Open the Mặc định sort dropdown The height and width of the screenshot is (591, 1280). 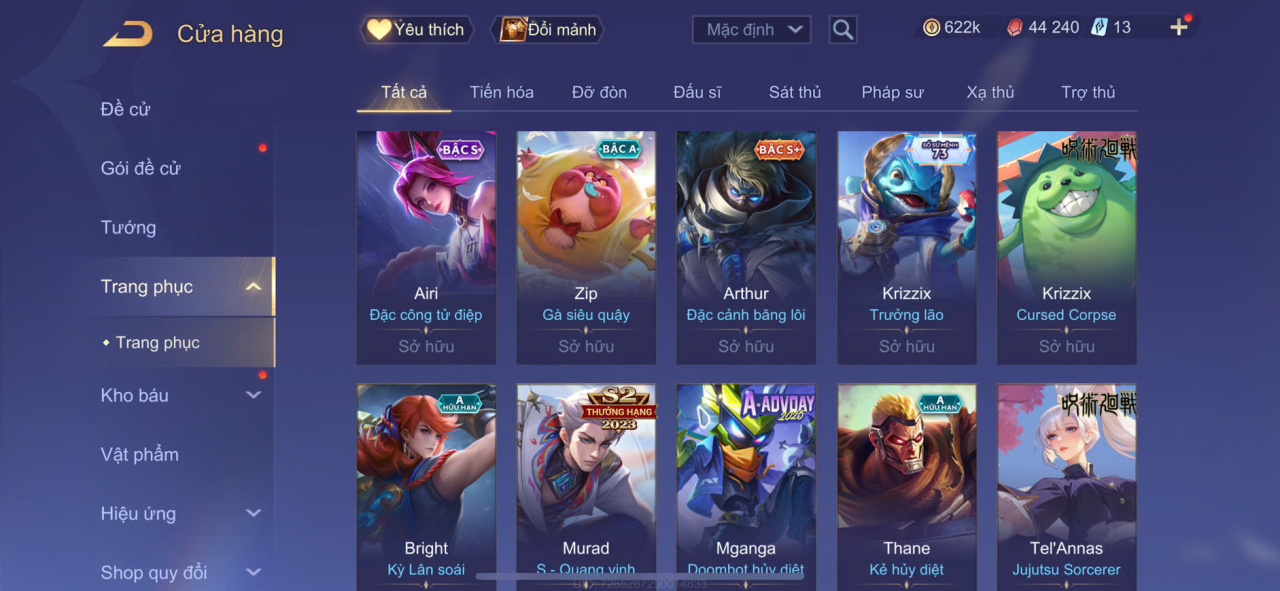coord(751,30)
